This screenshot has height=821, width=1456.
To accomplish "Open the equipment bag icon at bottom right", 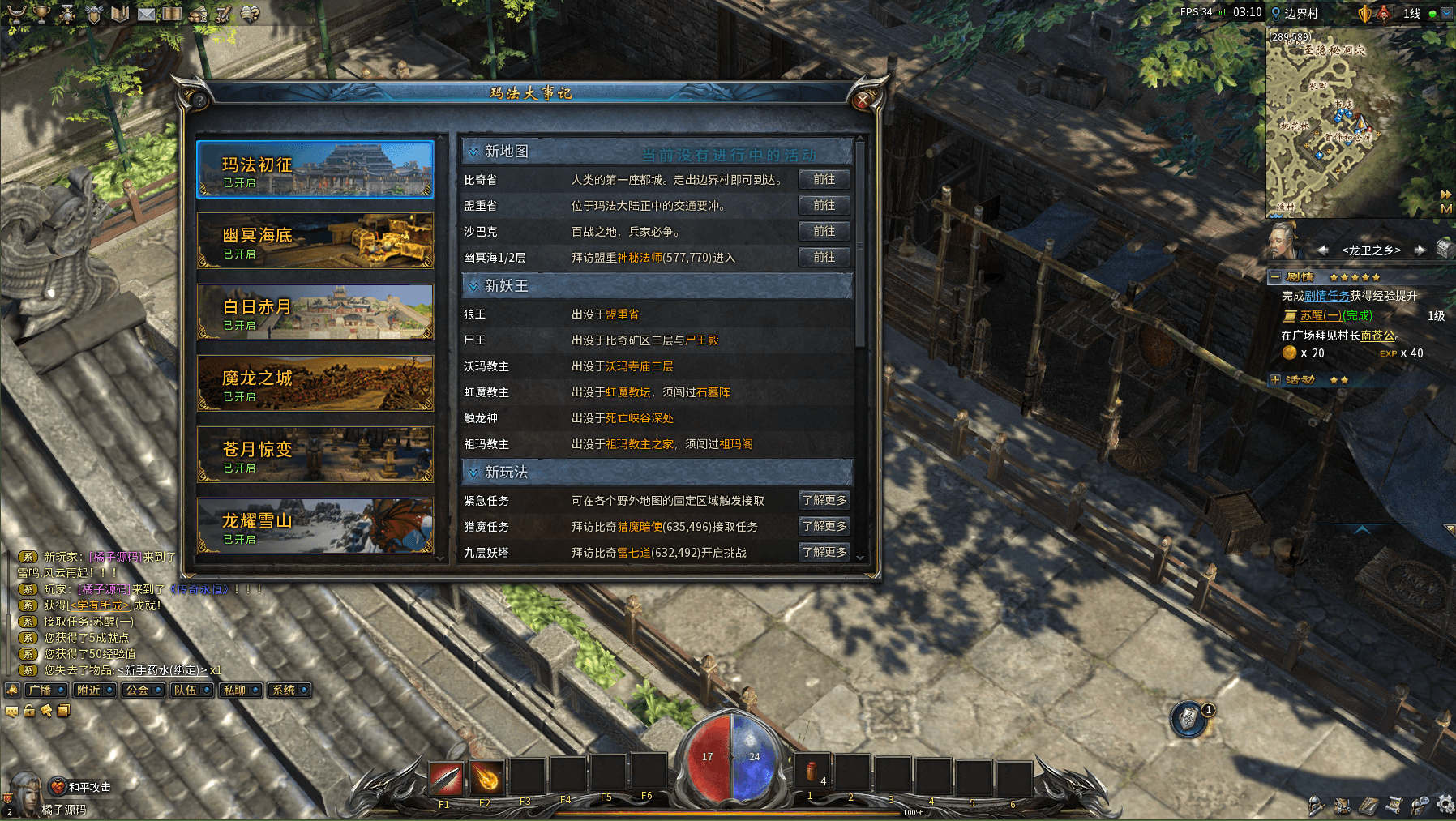I will pos(1342,806).
